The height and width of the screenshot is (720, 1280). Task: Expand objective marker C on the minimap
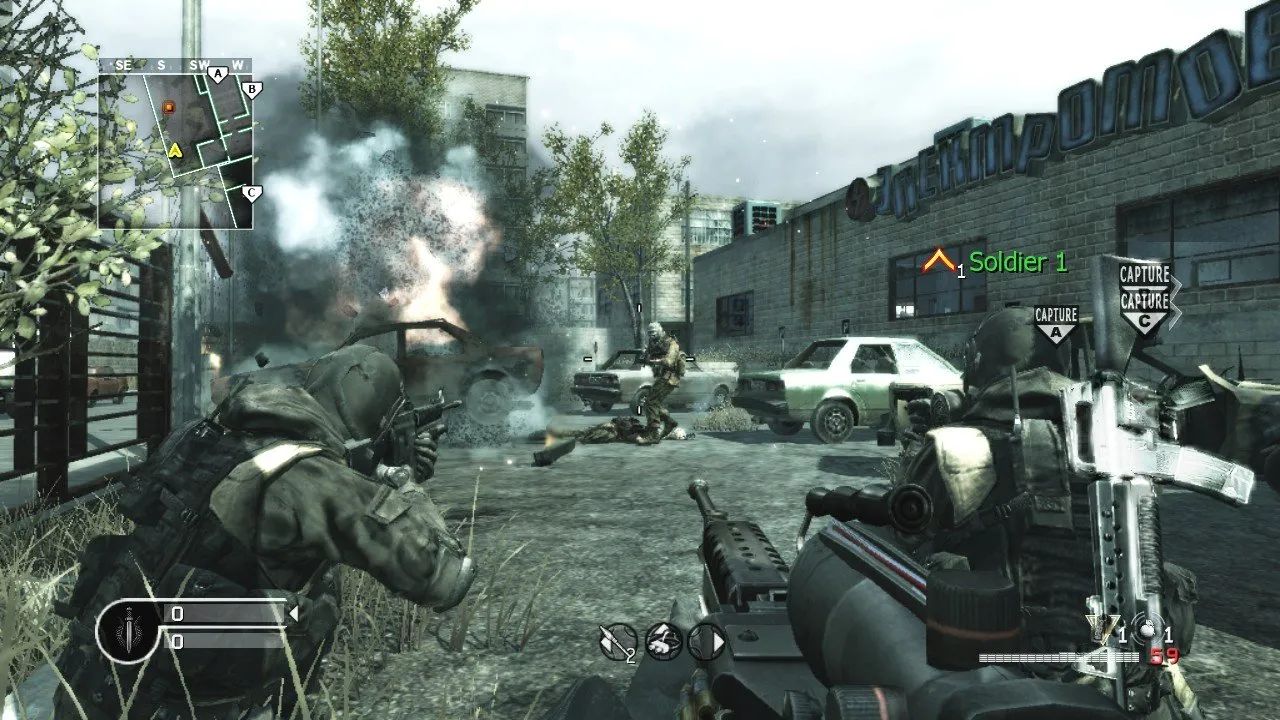click(251, 192)
